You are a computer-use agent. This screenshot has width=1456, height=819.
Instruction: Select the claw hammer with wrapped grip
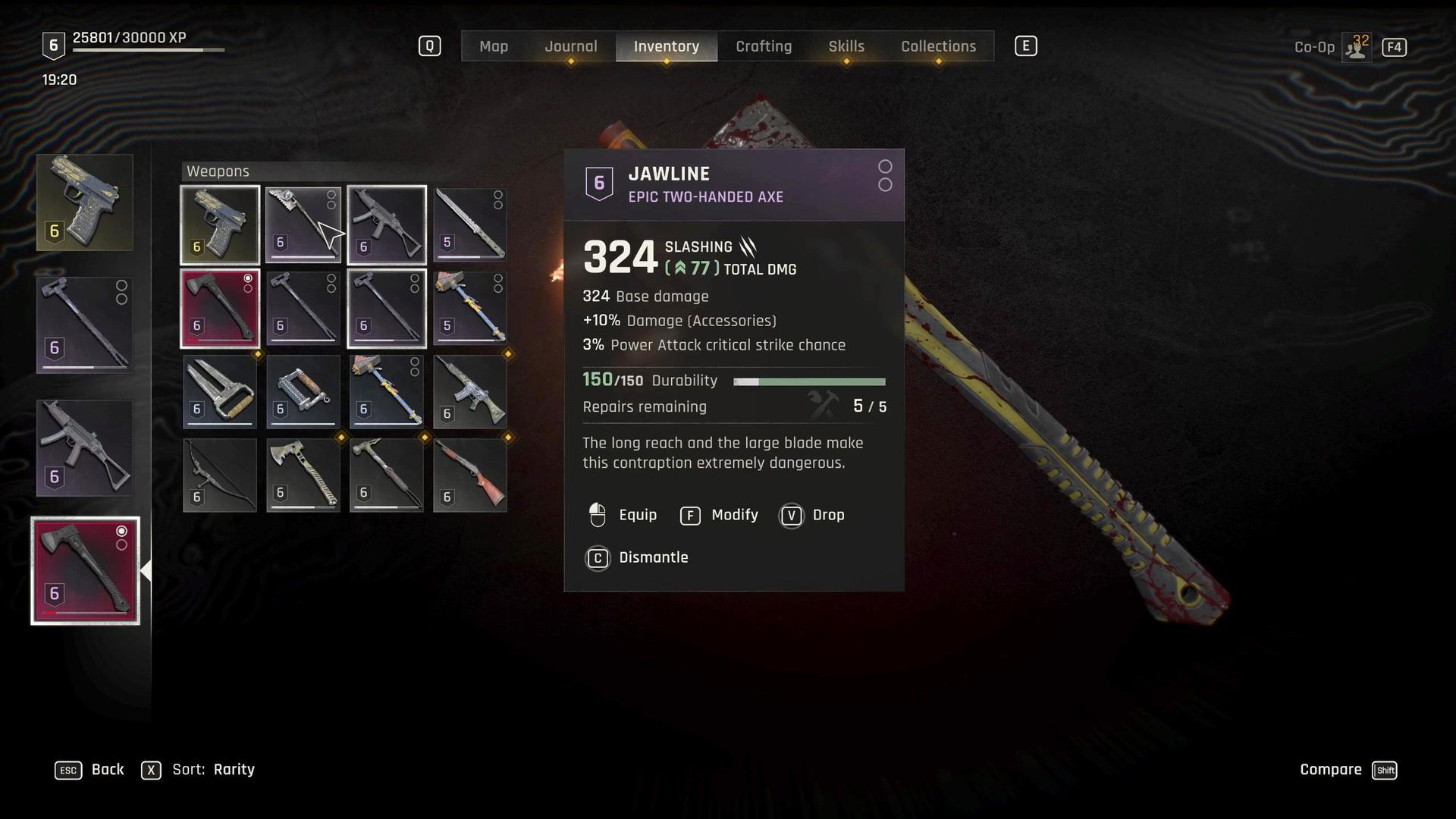[387, 475]
